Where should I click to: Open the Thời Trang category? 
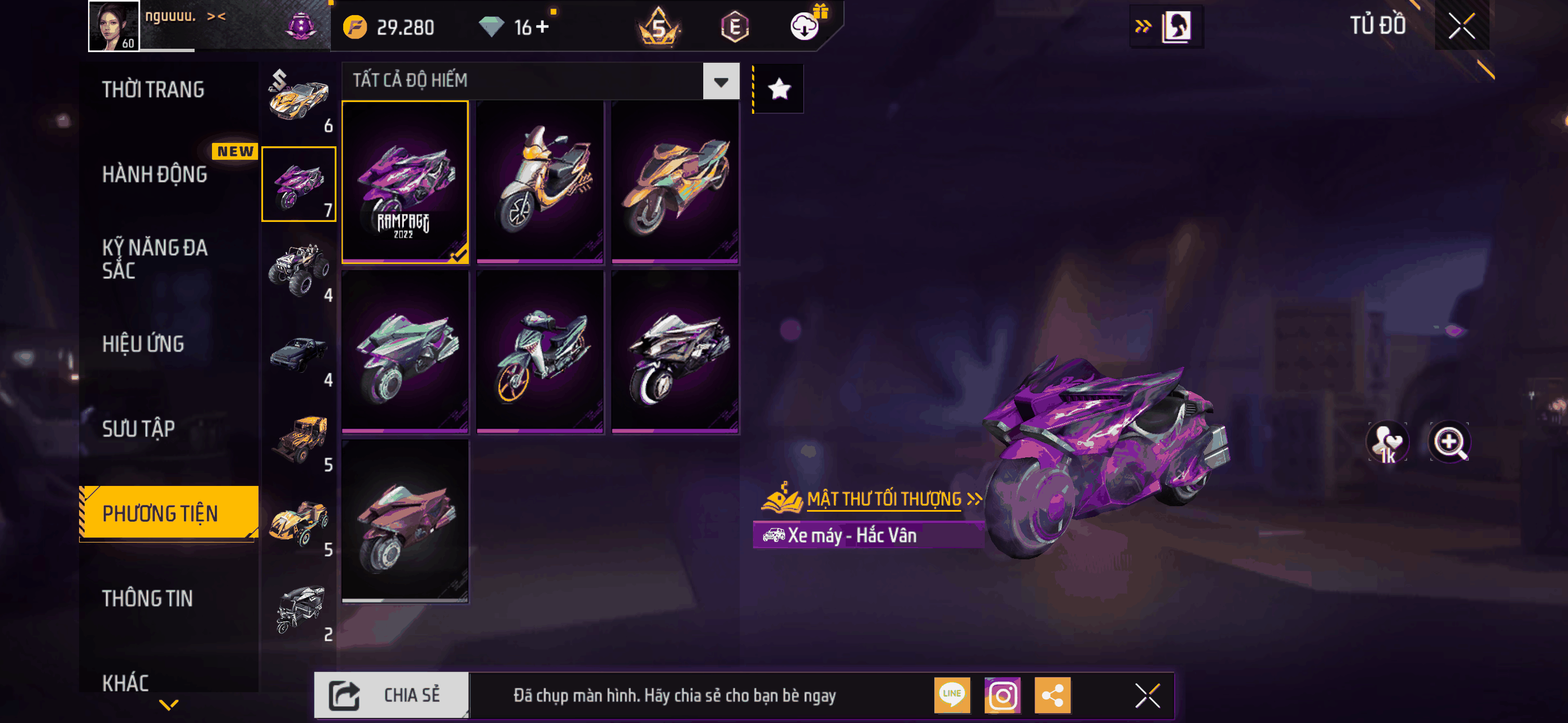(154, 90)
